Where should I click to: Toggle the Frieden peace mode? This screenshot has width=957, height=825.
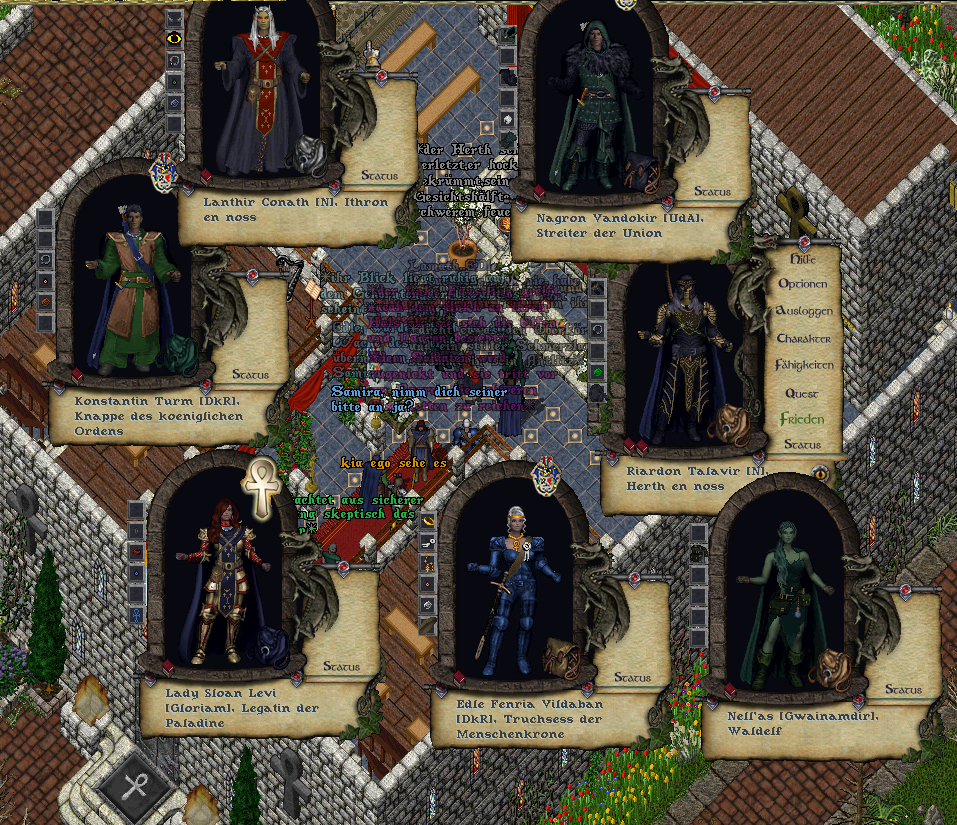tap(803, 419)
